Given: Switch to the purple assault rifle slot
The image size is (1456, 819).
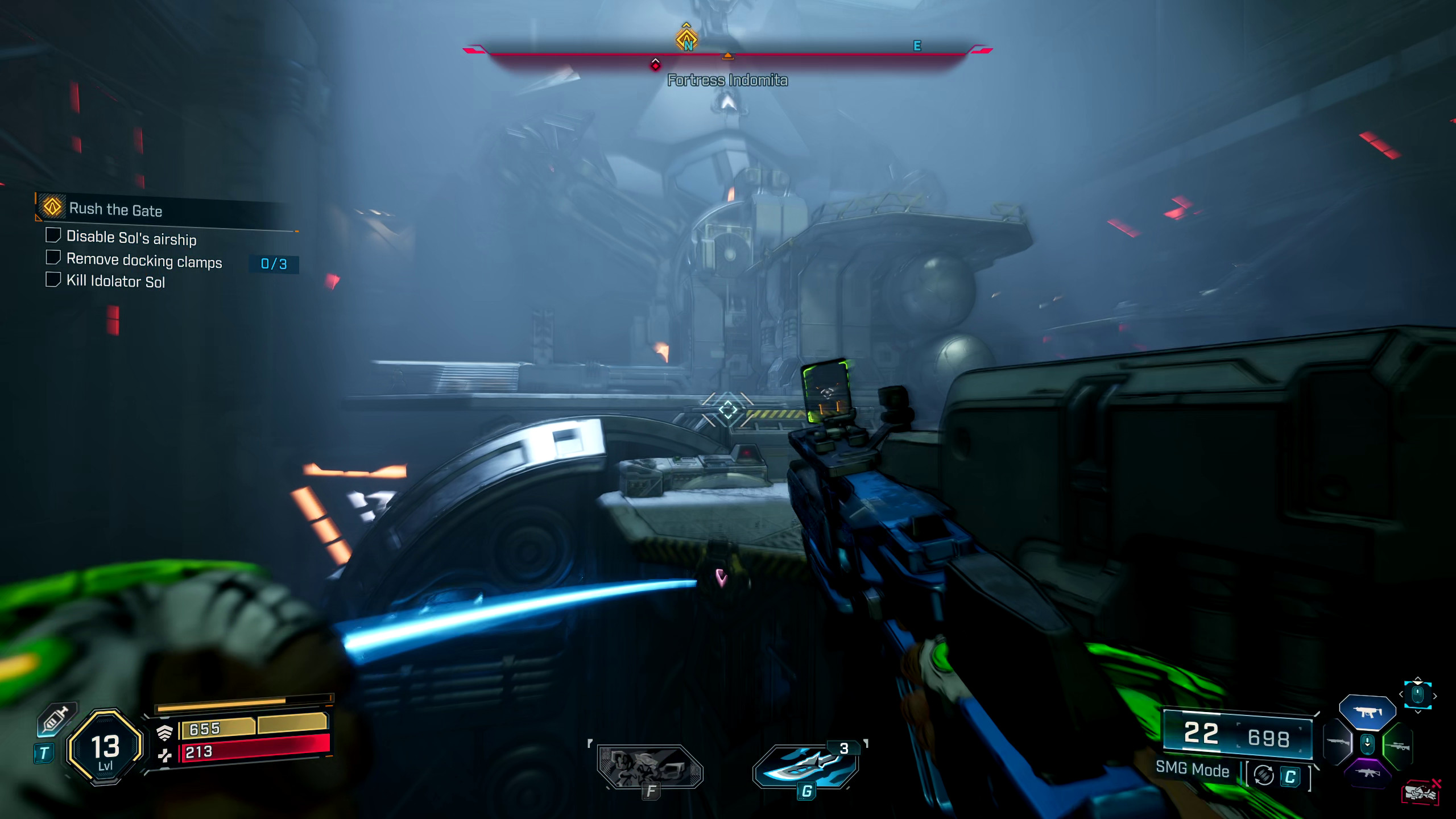Looking at the screenshot, I should coord(1367,773).
